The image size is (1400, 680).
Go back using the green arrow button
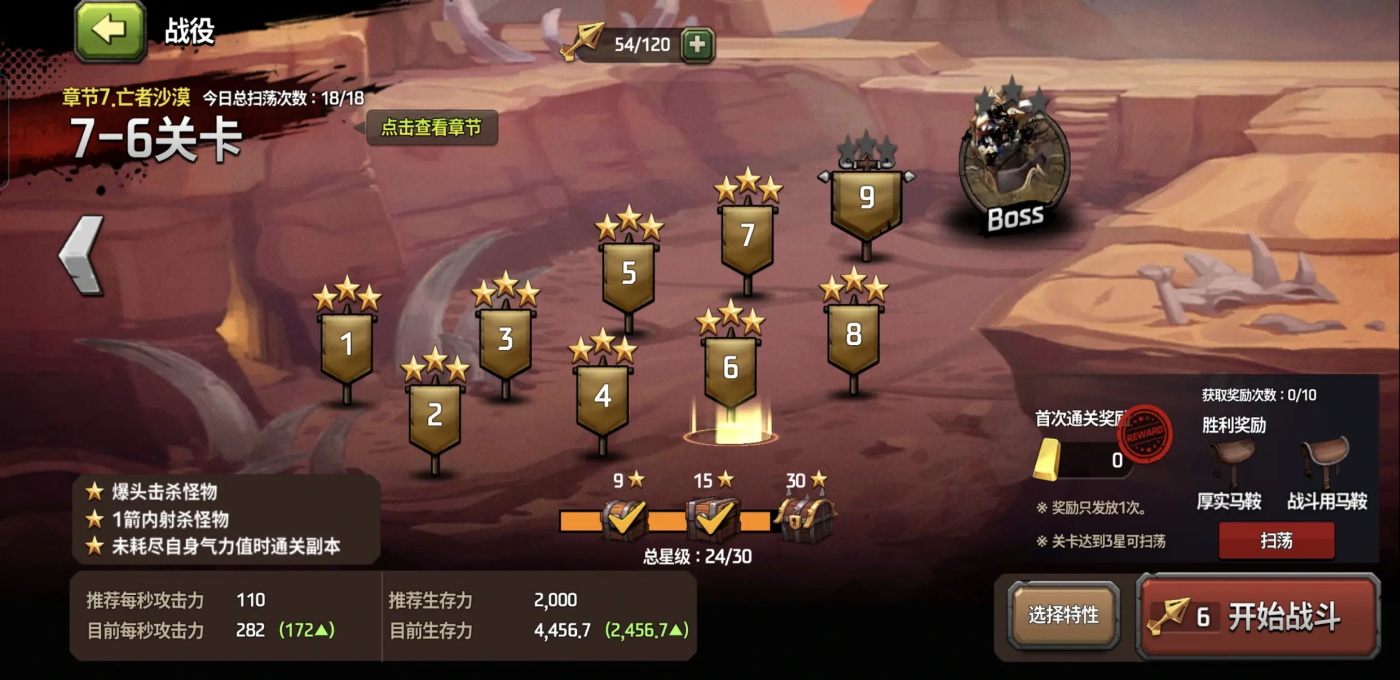click(x=110, y=31)
